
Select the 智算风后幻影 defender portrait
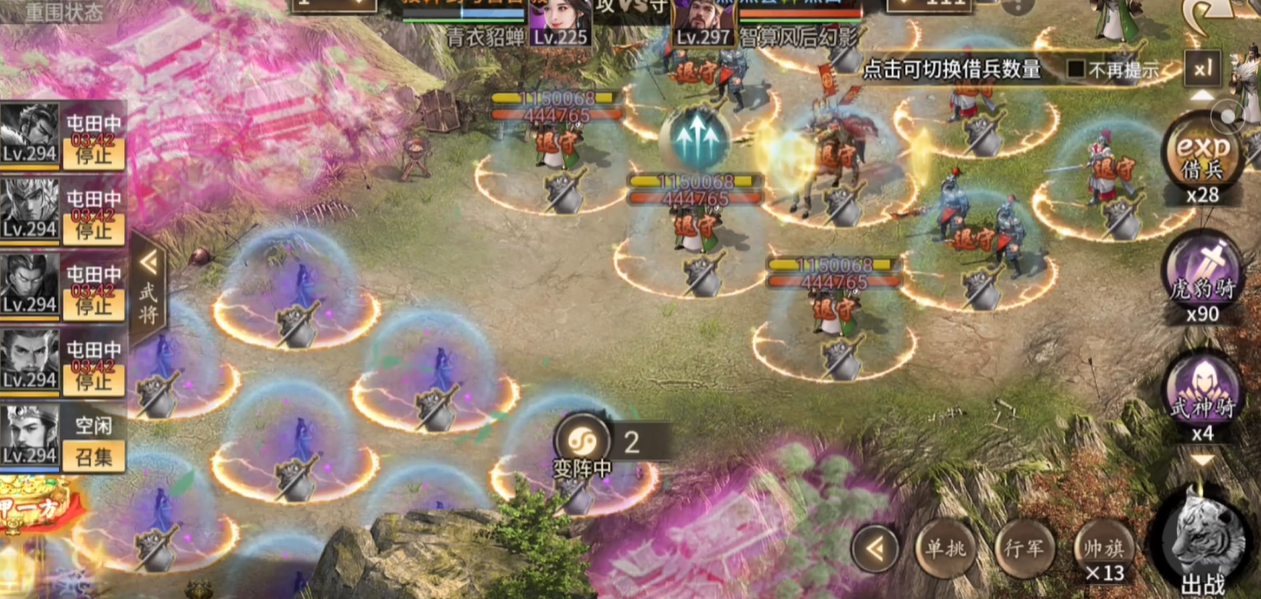click(x=704, y=20)
